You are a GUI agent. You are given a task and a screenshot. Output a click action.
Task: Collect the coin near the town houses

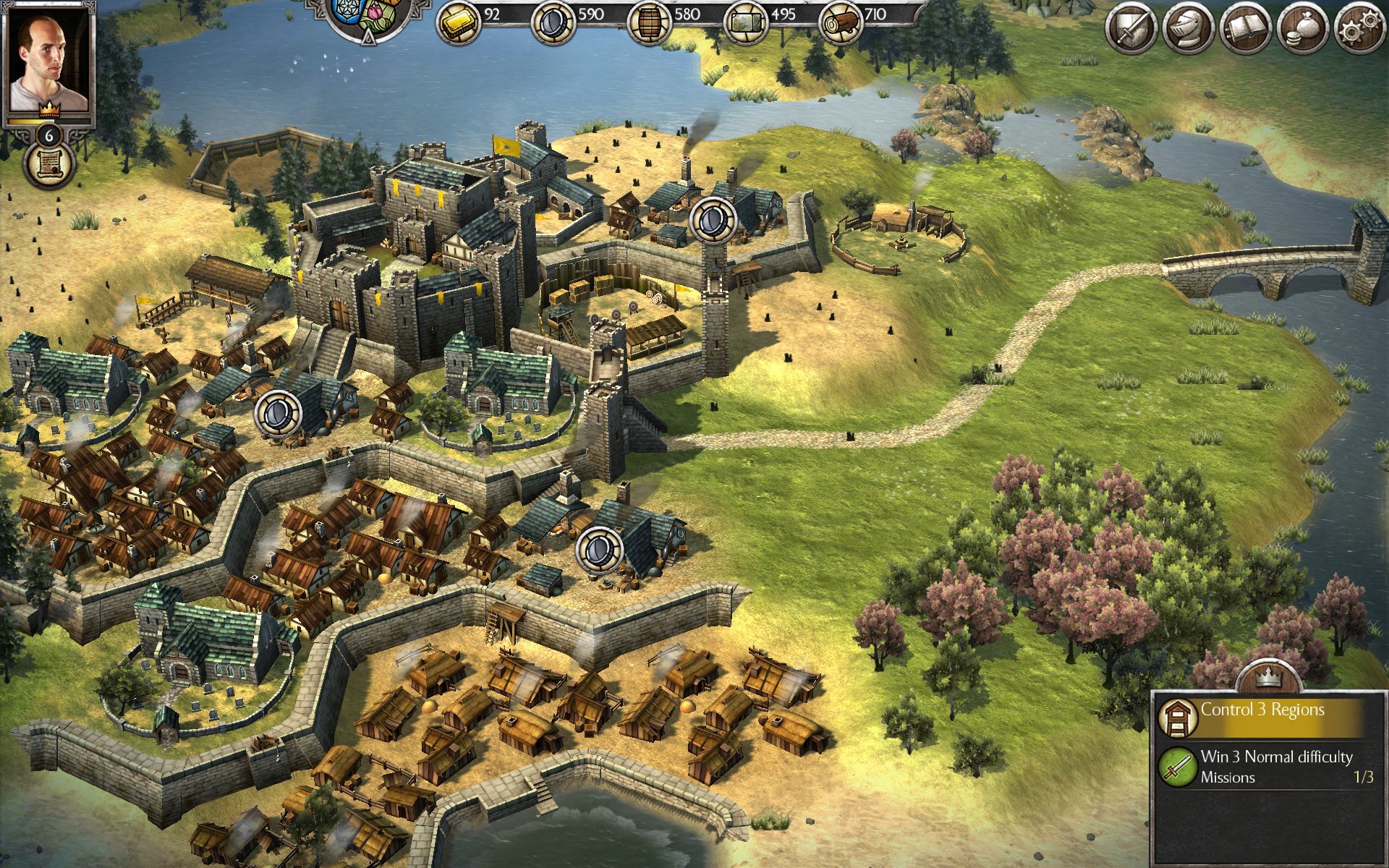[x=279, y=412]
